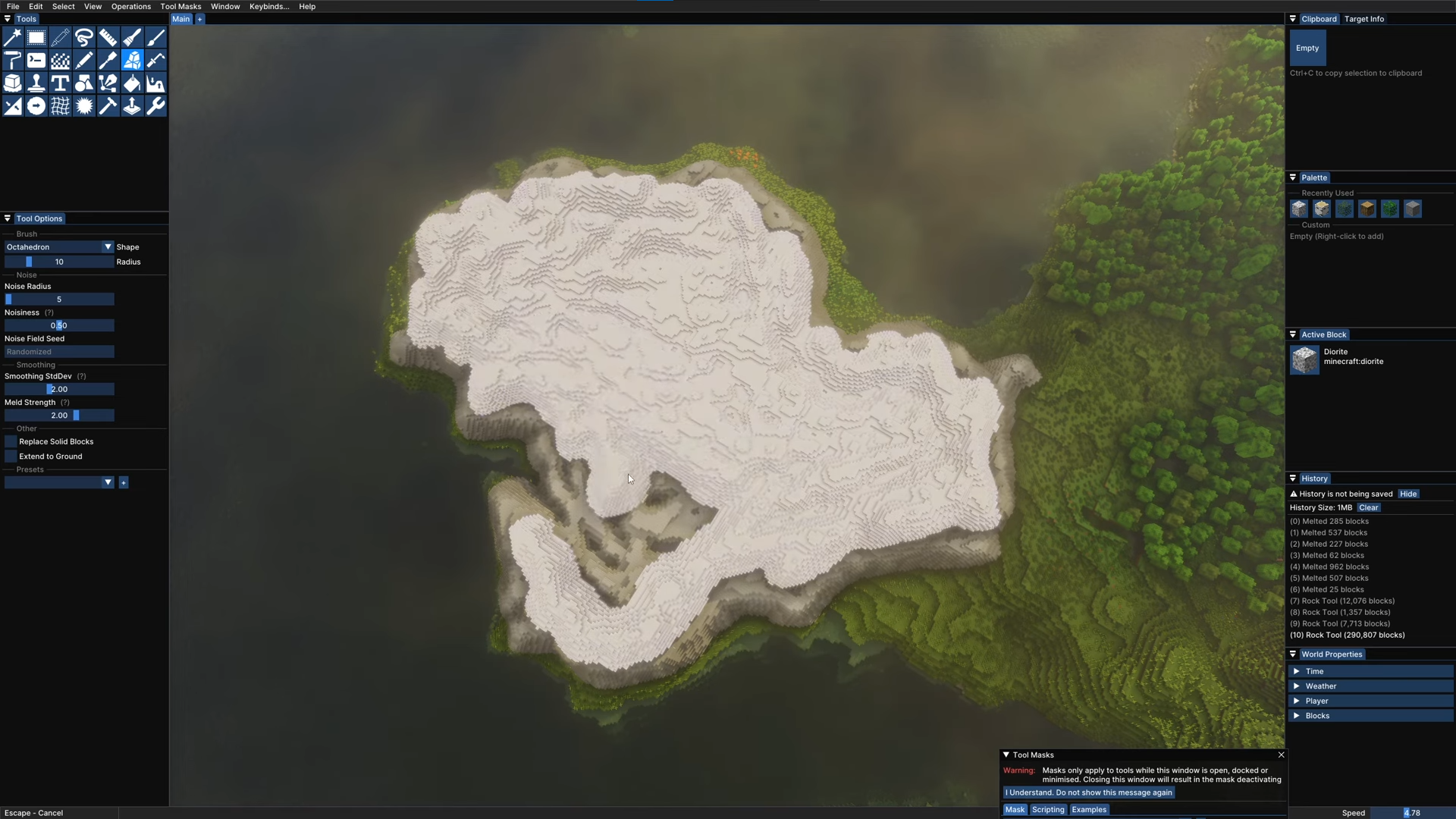Screen dimensions: 1456x819
Task: Enable Extend to Ground option
Action: (11, 457)
